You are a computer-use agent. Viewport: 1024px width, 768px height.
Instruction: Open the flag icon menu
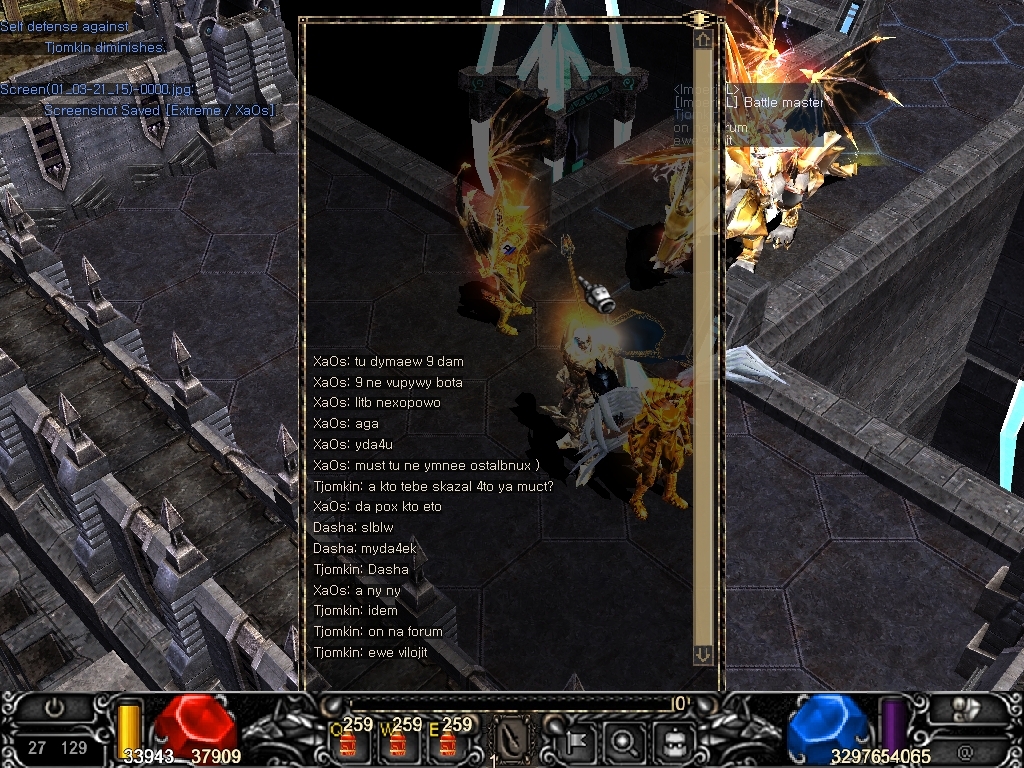pyautogui.click(x=579, y=742)
